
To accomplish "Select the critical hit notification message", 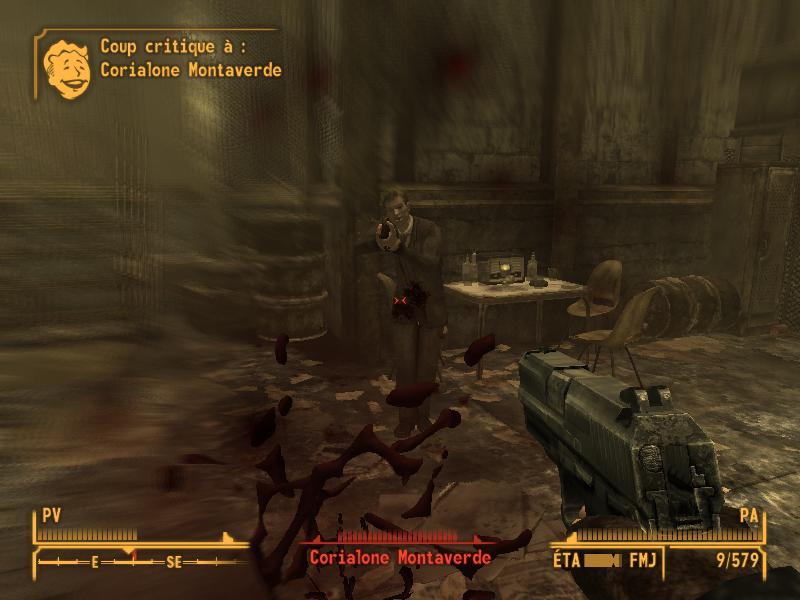I will 190,58.
